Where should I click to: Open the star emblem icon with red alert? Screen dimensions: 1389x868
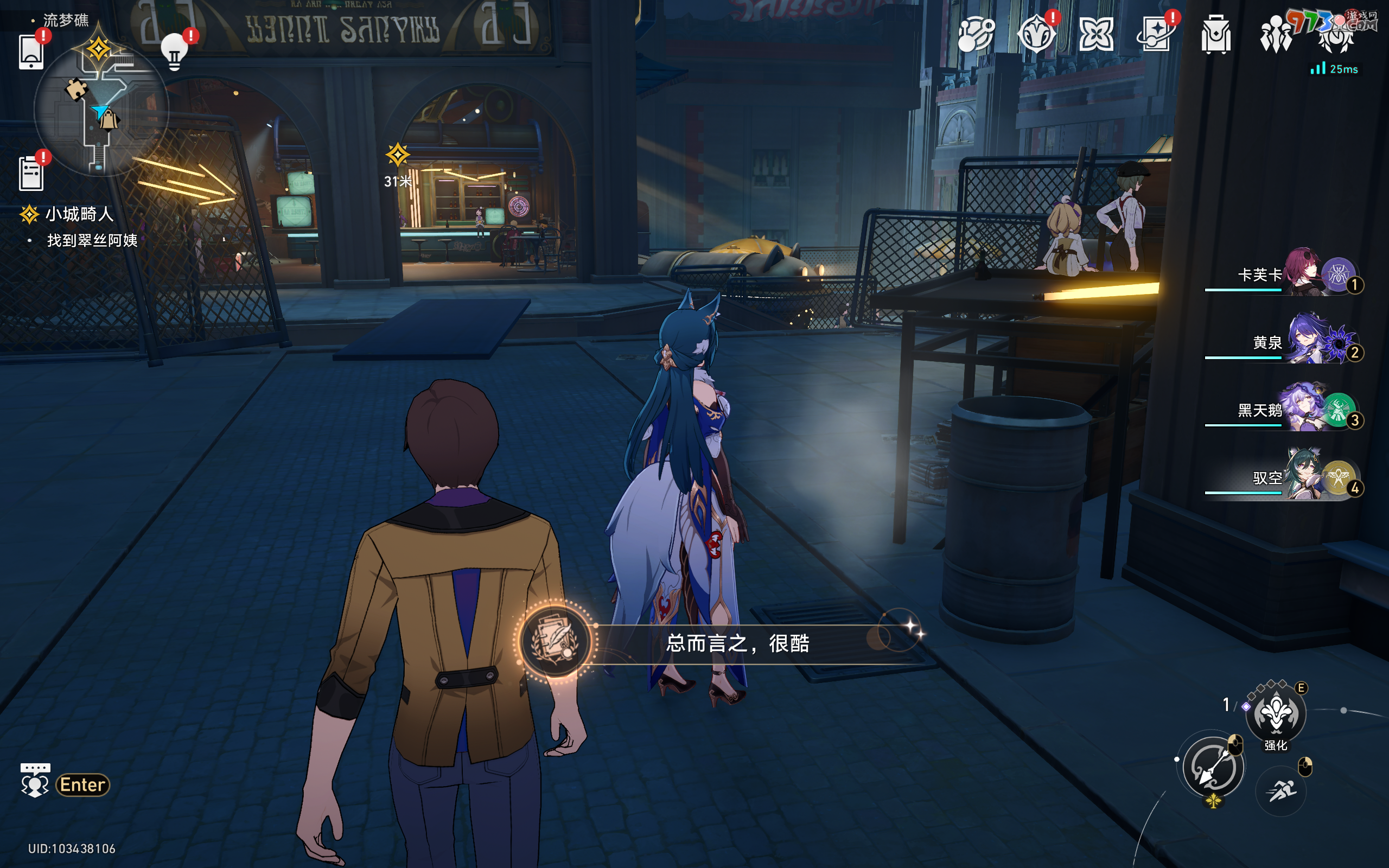pos(1036,34)
